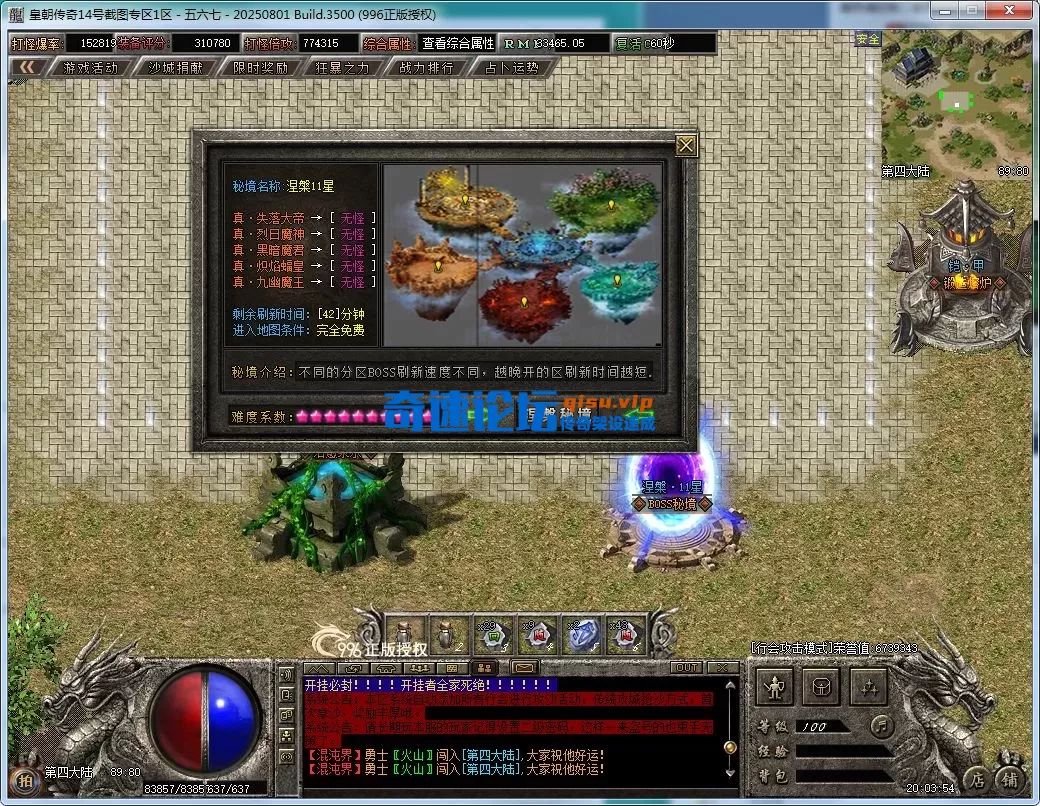Open the 店 shop button
Screen dimensions: 1040x806
(x=975, y=778)
